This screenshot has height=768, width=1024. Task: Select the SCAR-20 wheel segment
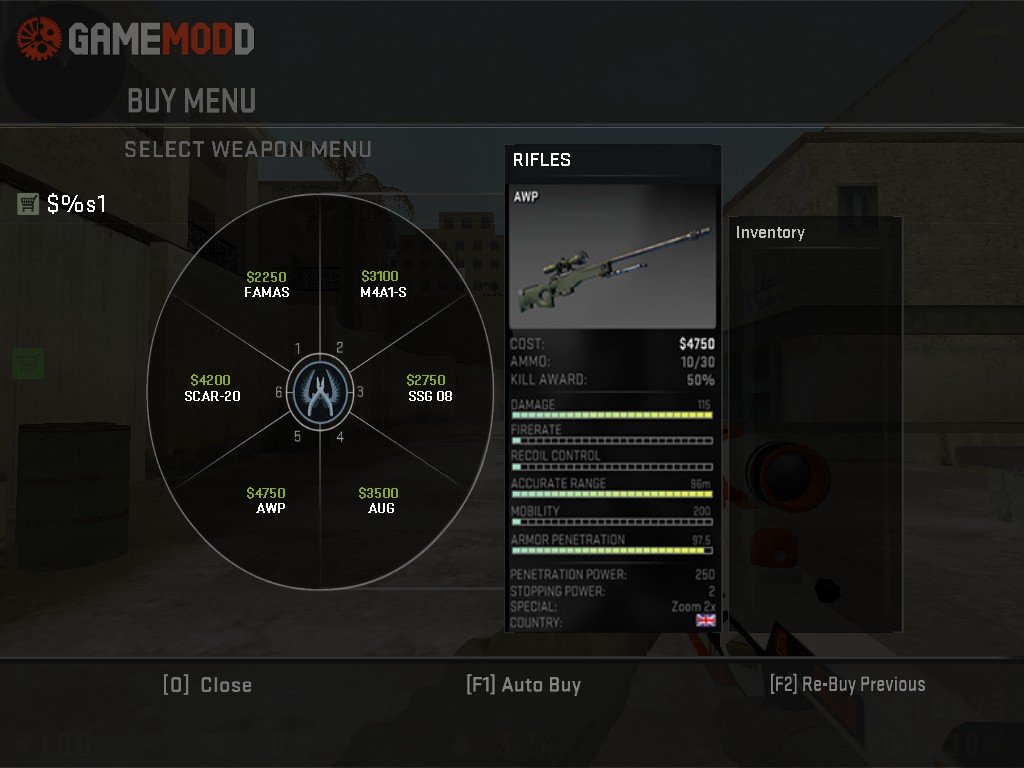pyautogui.click(x=211, y=388)
